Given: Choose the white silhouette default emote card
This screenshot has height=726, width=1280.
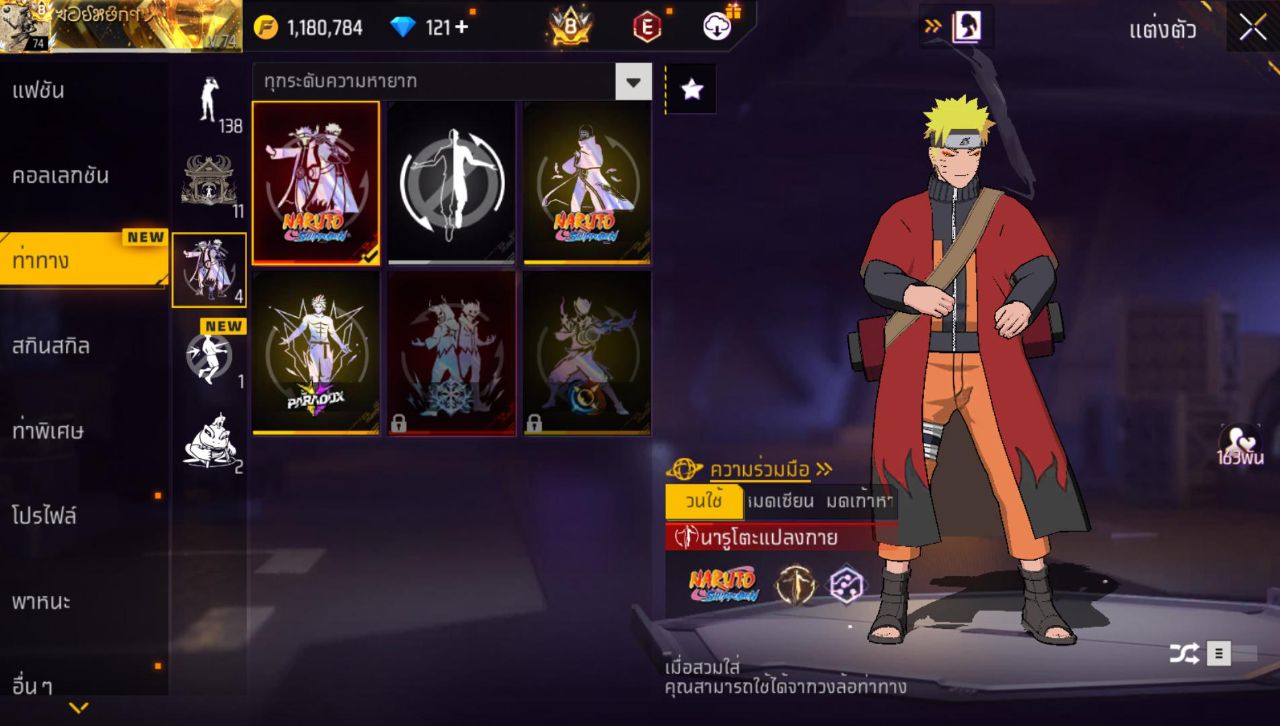Looking at the screenshot, I should [451, 182].
